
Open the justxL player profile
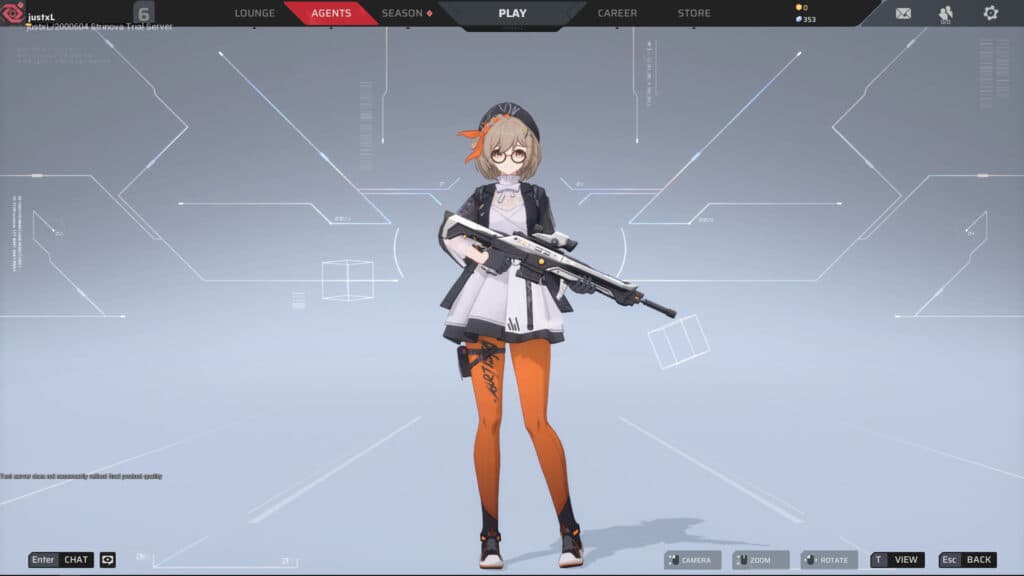40,14
